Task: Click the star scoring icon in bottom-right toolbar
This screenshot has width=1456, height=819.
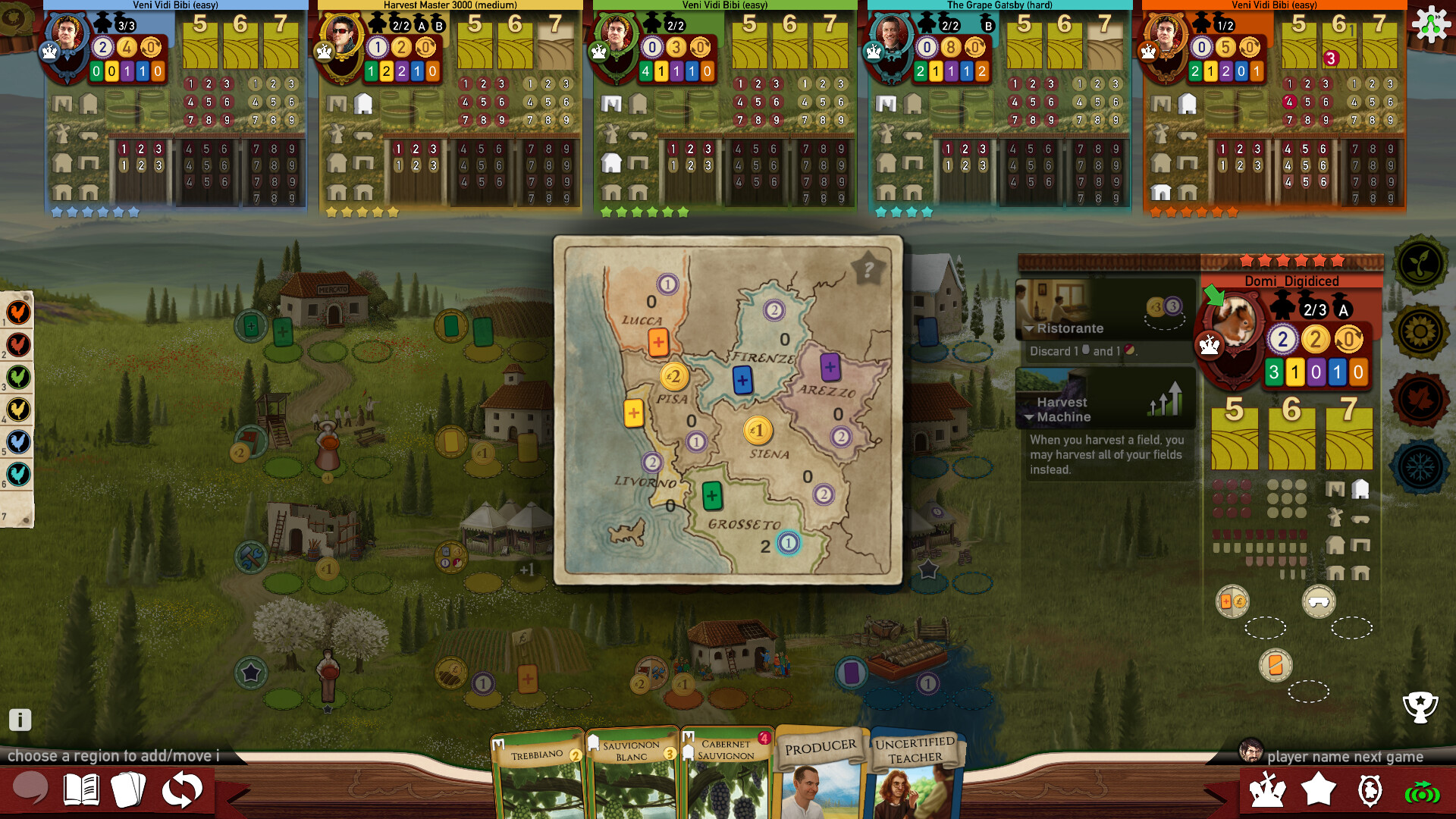Action: 1318,789
